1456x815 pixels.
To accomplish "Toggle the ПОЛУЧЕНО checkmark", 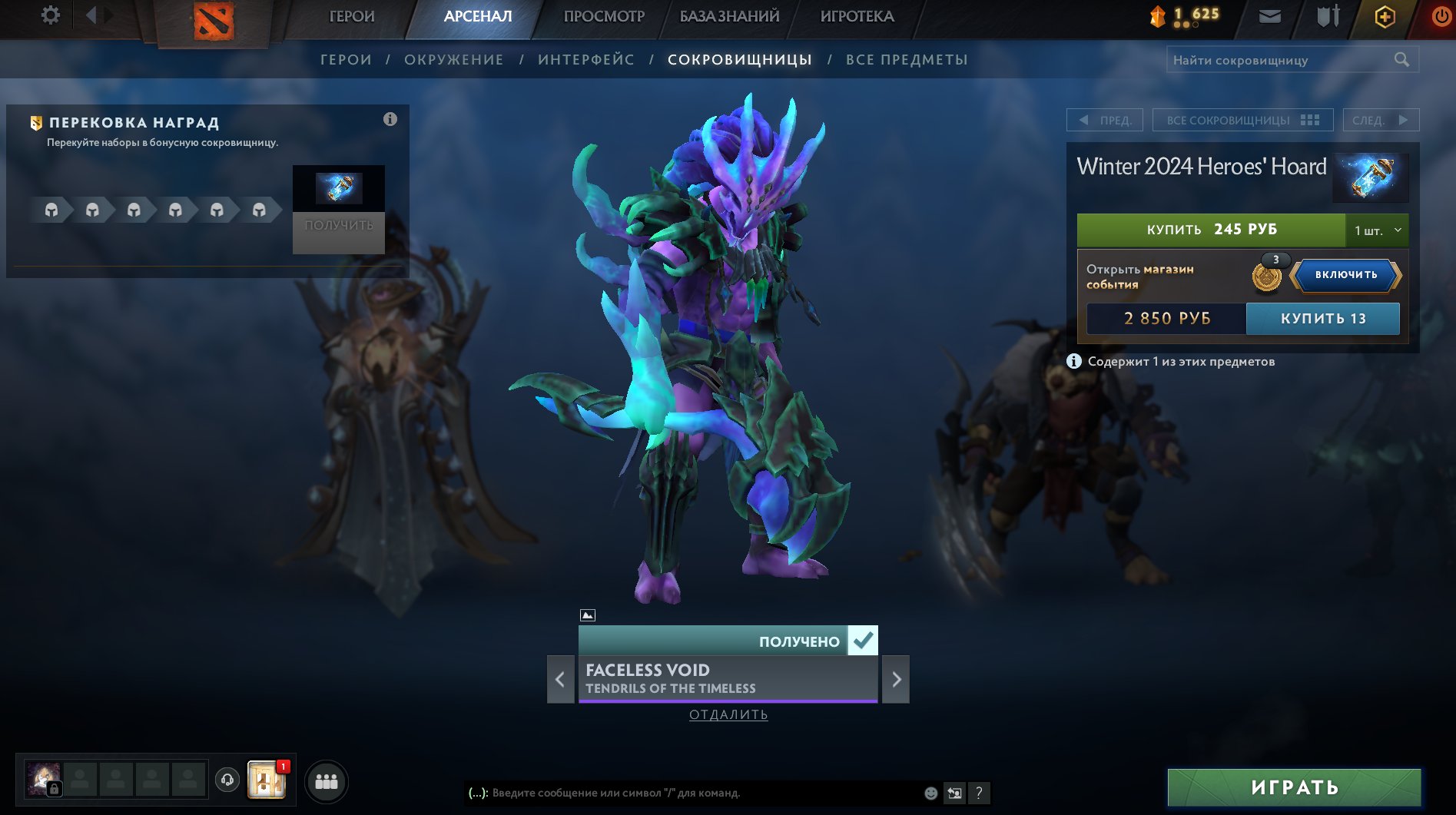I will coord(864,639).
